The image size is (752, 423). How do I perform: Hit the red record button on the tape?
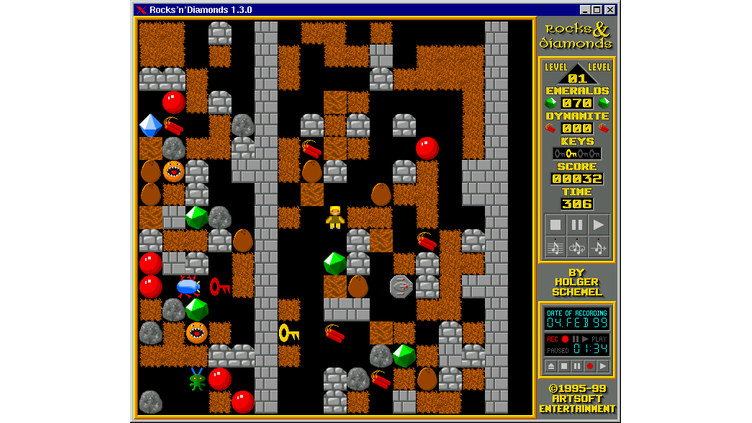click(590, 366)
